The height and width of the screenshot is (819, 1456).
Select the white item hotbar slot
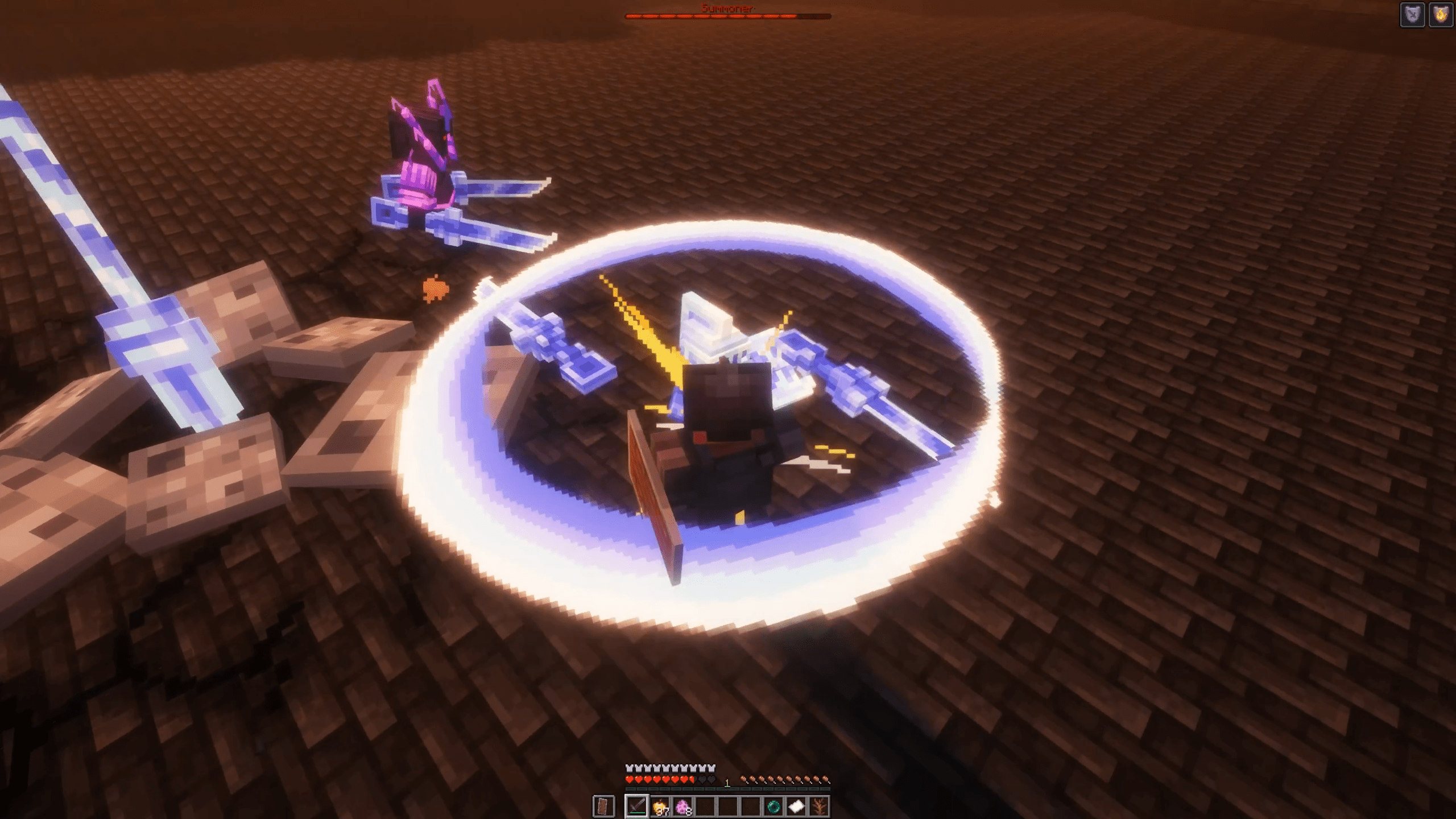point(796,806)
